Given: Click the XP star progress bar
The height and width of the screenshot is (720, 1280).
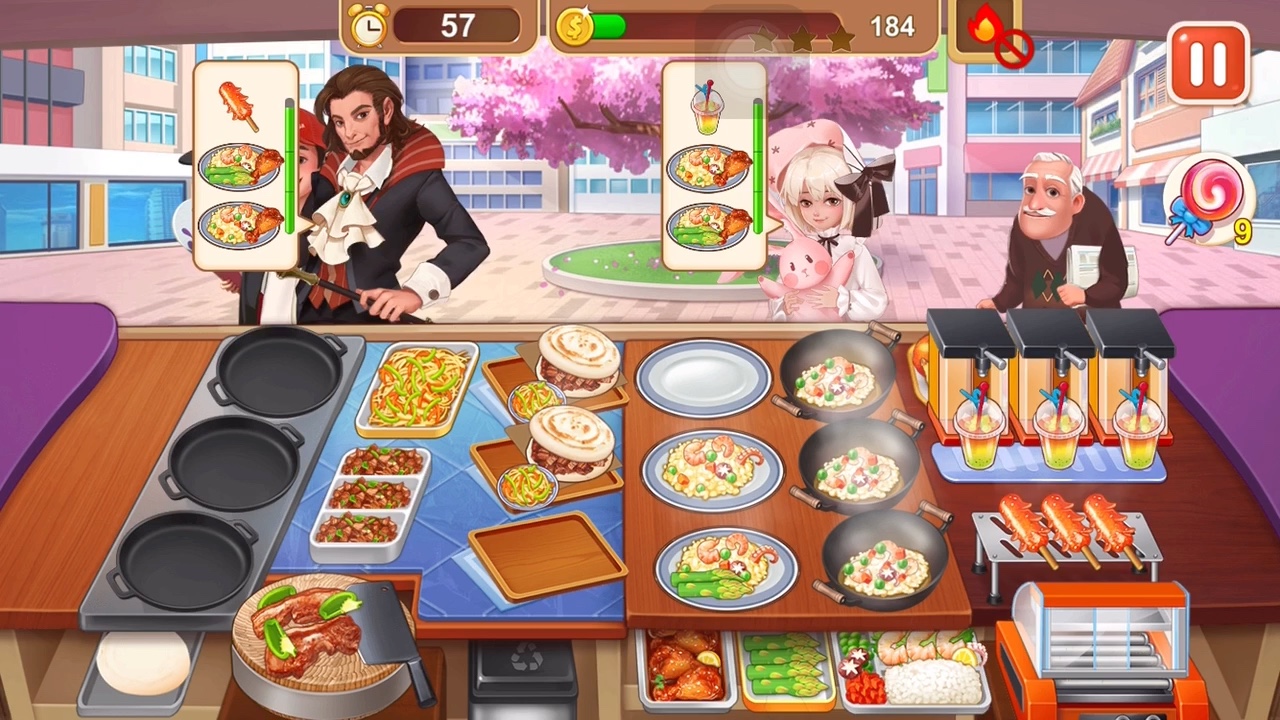Looking at the screenshot, I should pyautogui.click(x=800, y=40).
